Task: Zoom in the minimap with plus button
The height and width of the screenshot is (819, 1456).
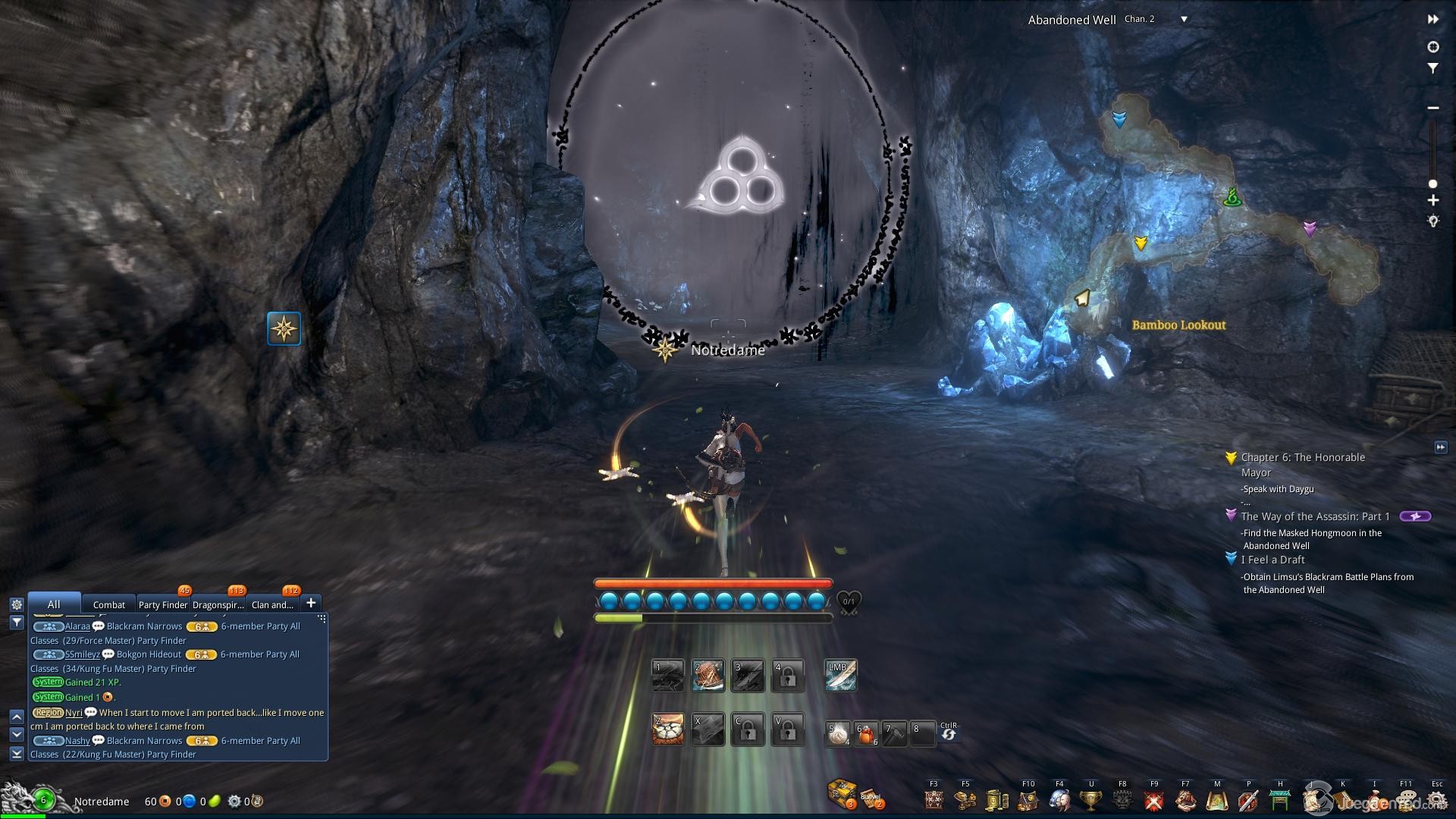Action: point(1433,201)
